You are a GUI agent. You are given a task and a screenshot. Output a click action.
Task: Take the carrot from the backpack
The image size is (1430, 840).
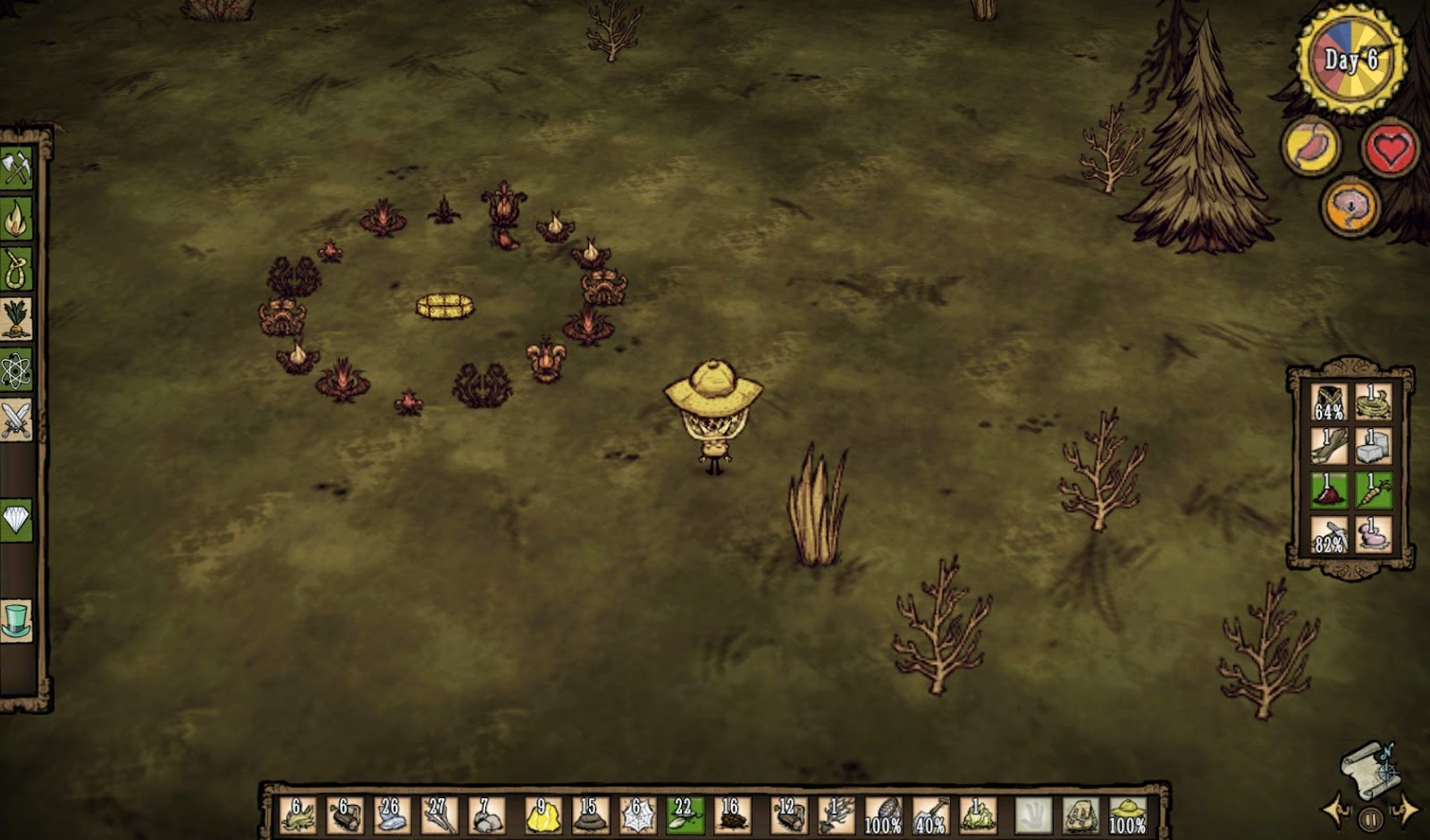click(x=1373, y=491)
